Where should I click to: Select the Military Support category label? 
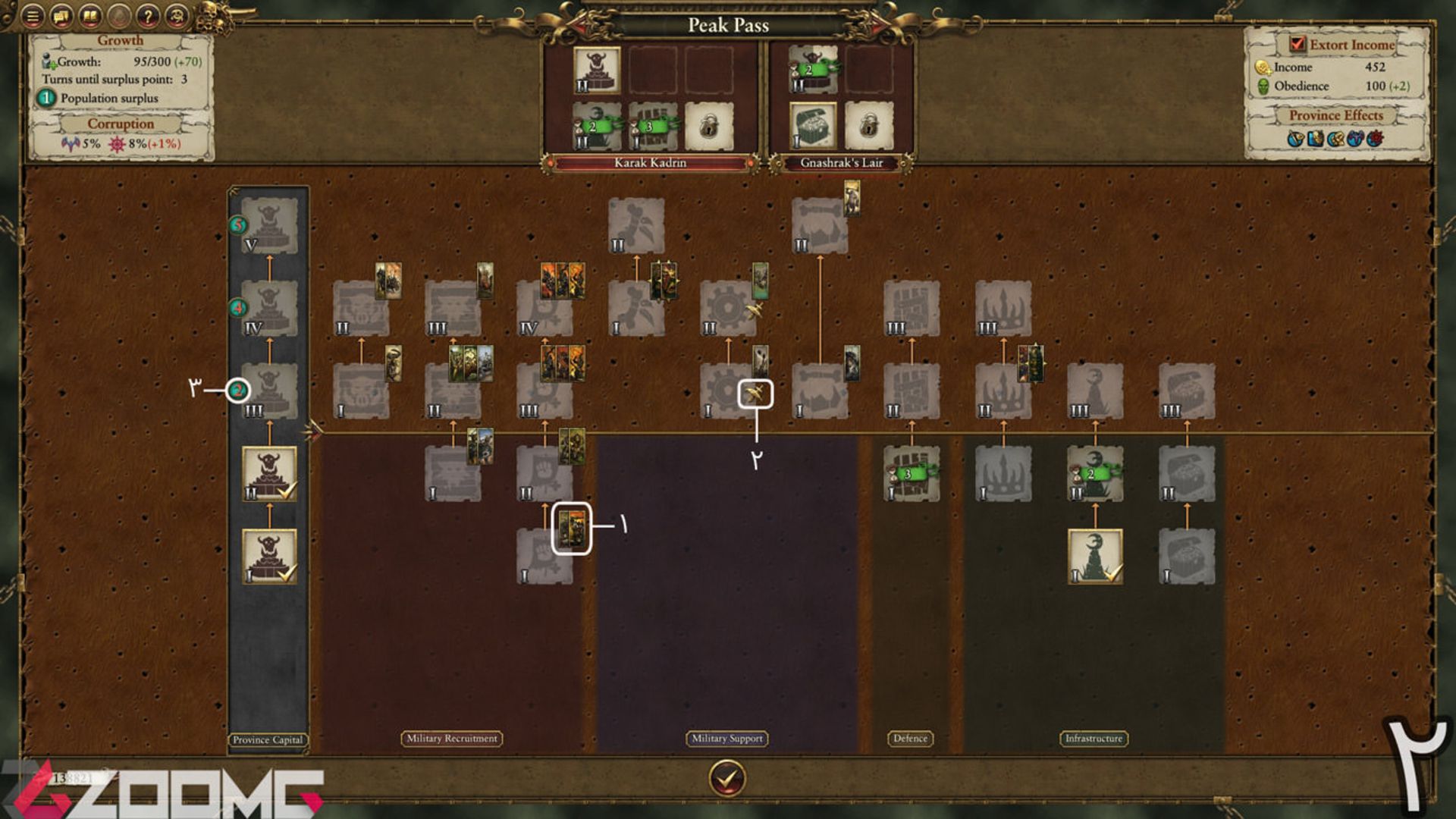coord(727,739)
